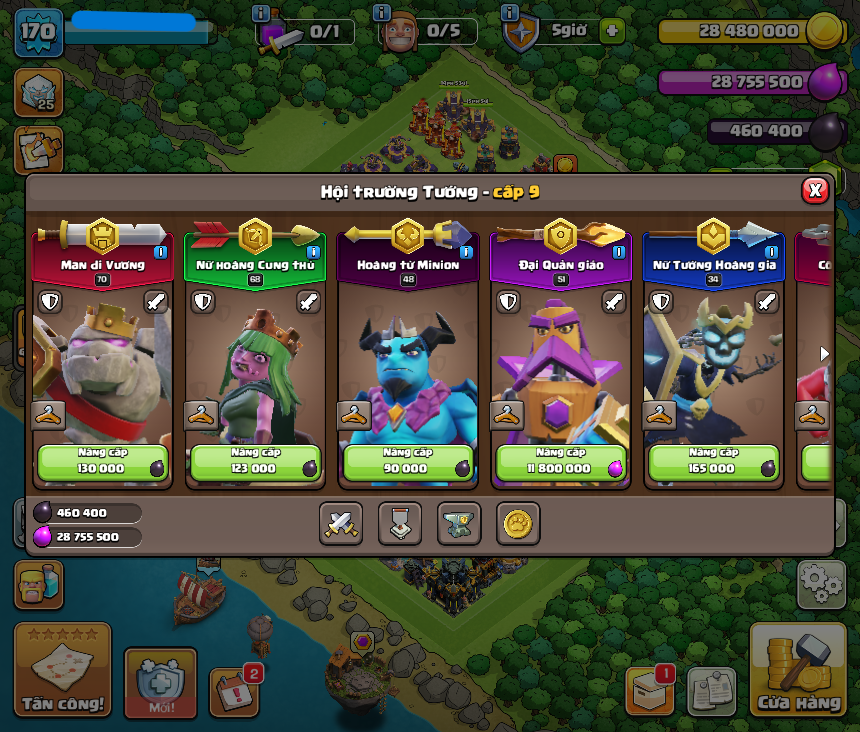
Task: Open skins hanger for Nữ hoàng Cung thủ
Action: pos(202,414)
